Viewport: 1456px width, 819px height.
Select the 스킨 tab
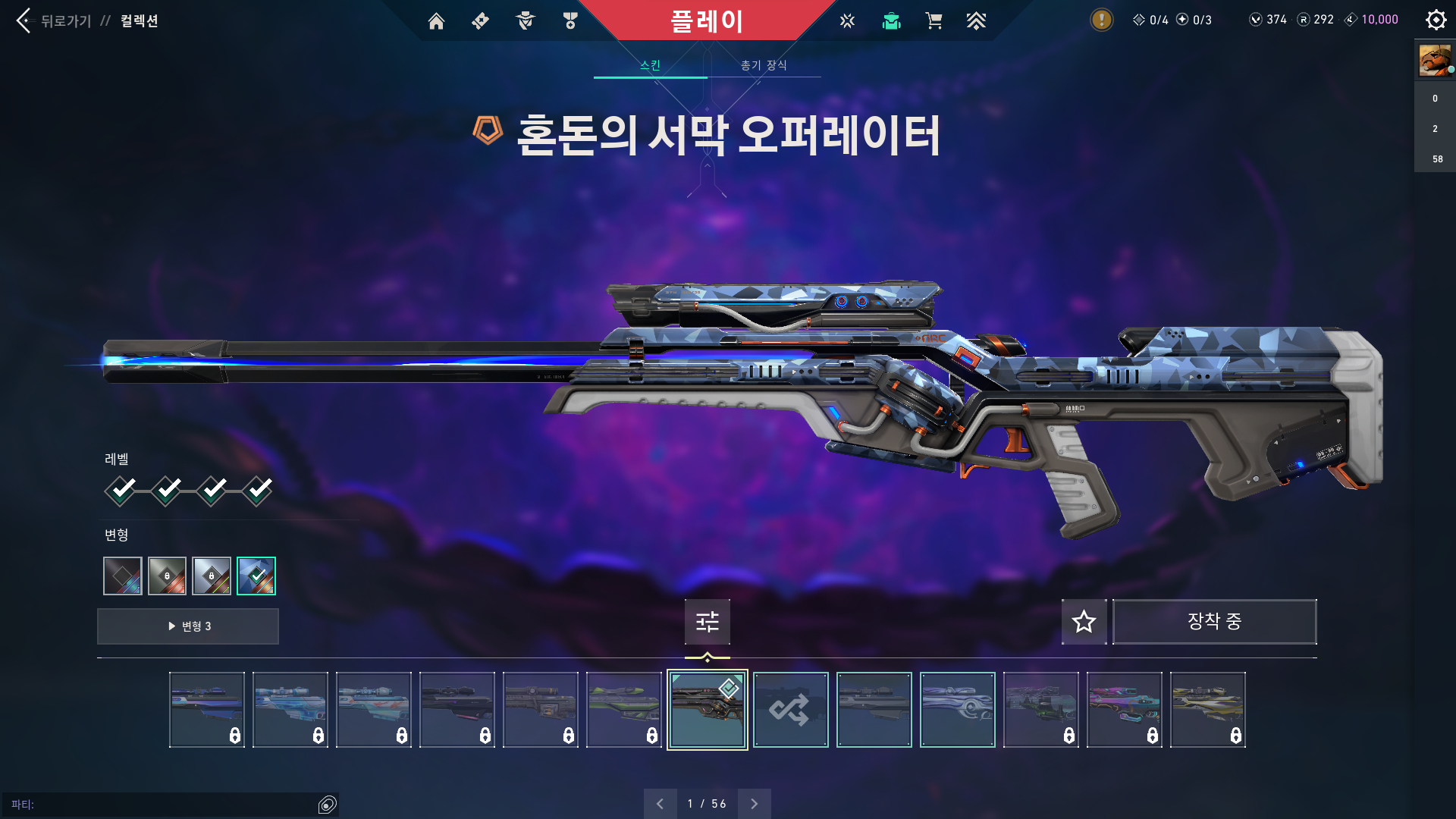point(650,65)
